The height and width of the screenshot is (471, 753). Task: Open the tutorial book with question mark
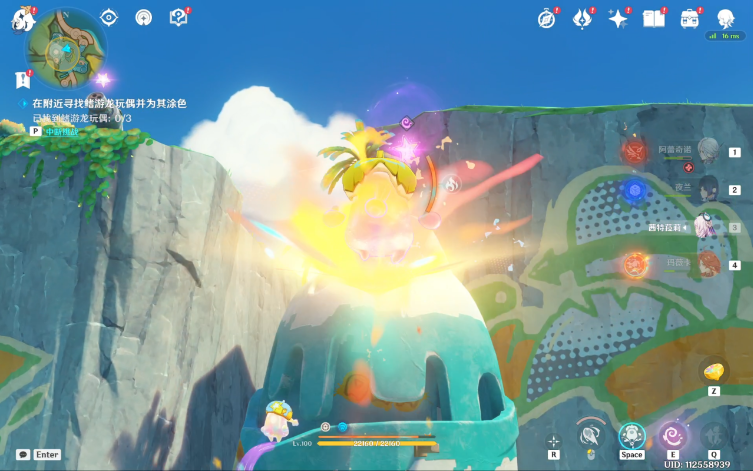[178, 17]
